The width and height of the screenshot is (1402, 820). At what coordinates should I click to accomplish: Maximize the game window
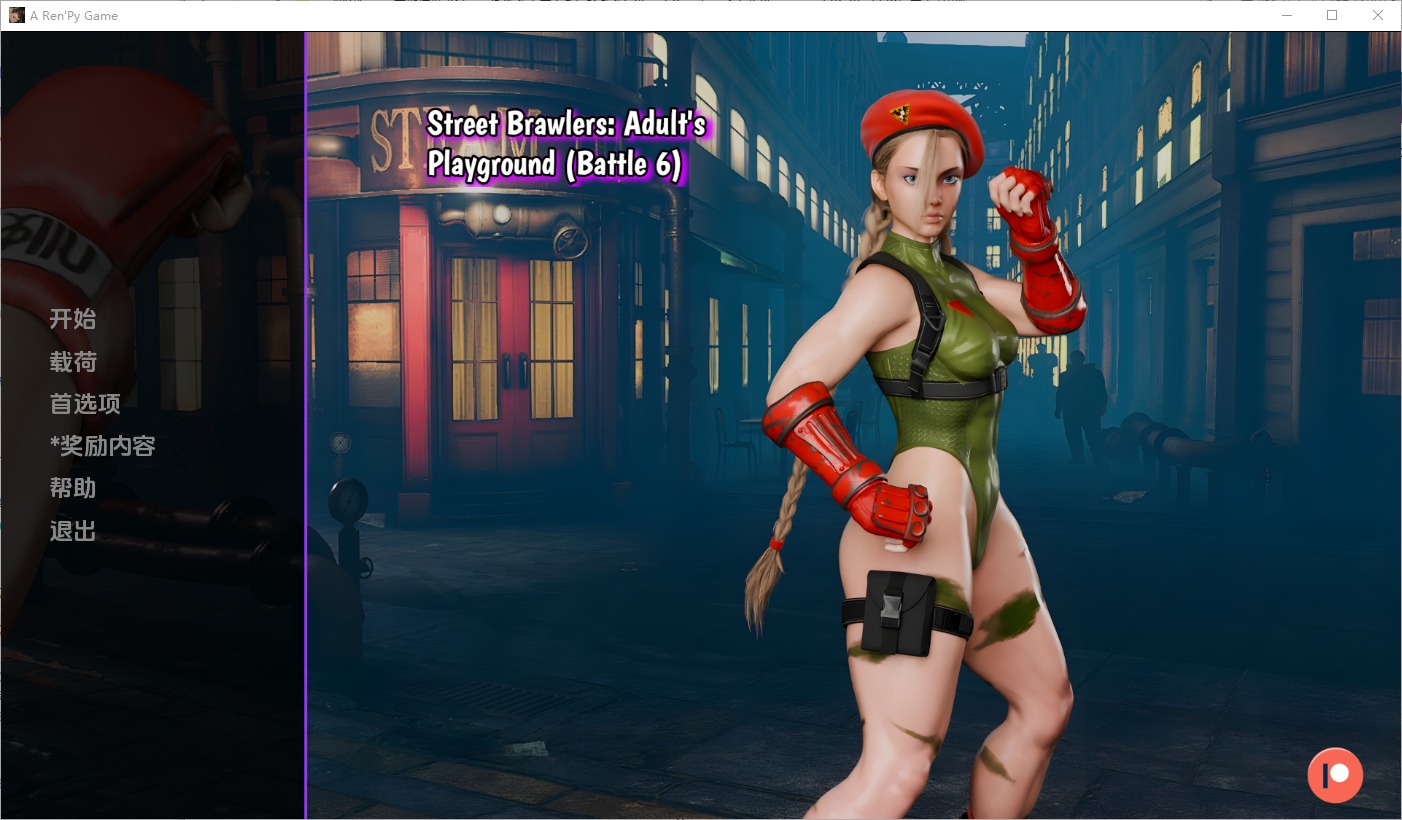pyautogui.click(x=1332, y=16)
